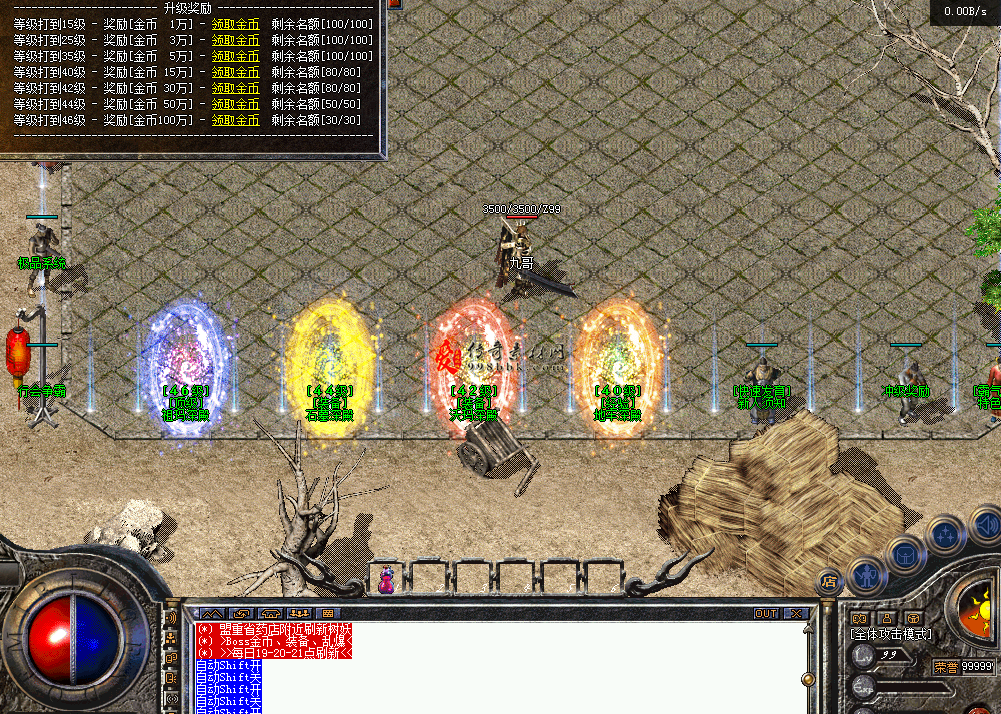Claim gold for reaching level 44

point(235,104)
